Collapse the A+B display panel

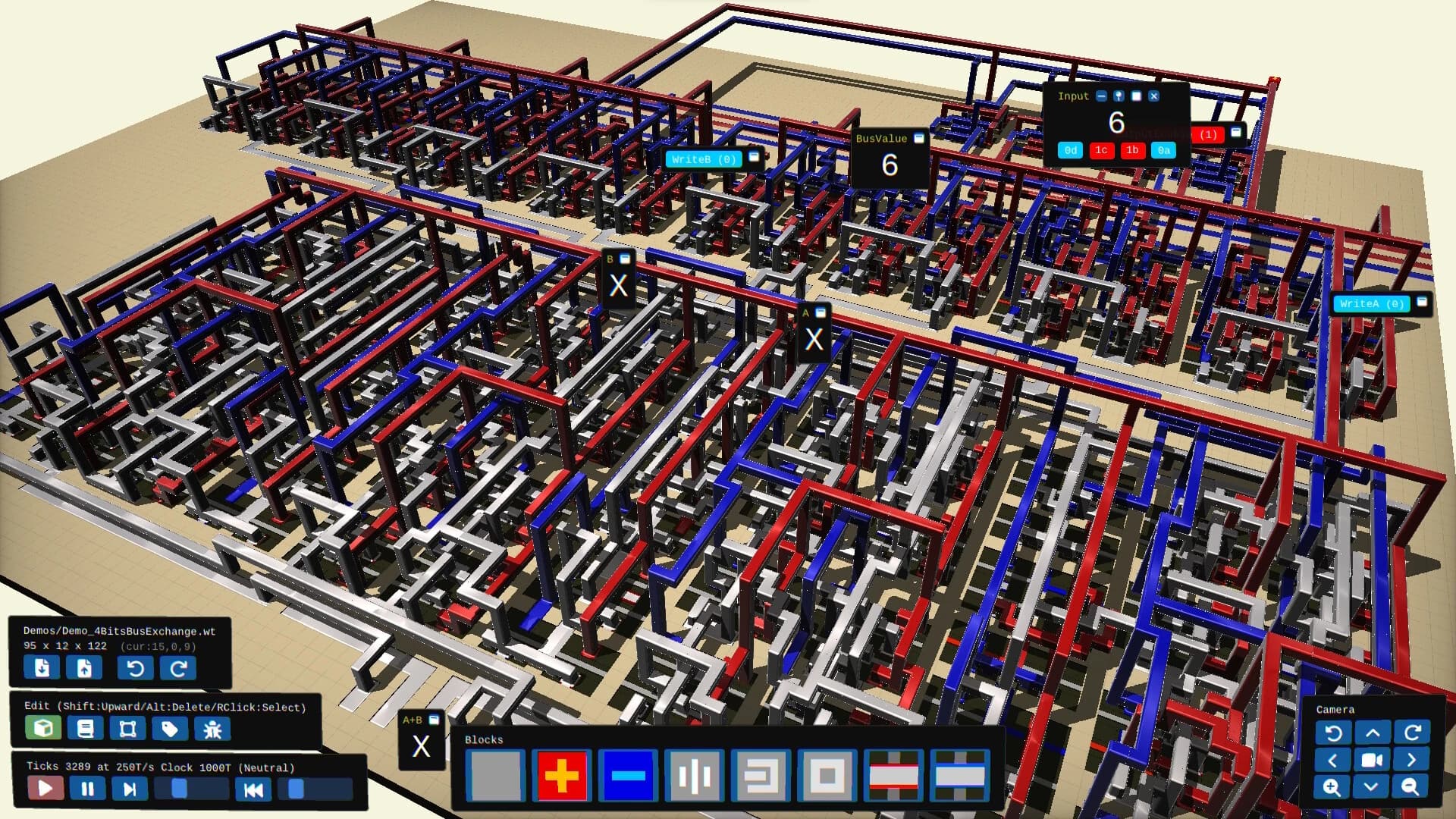(x=434, y=720)
